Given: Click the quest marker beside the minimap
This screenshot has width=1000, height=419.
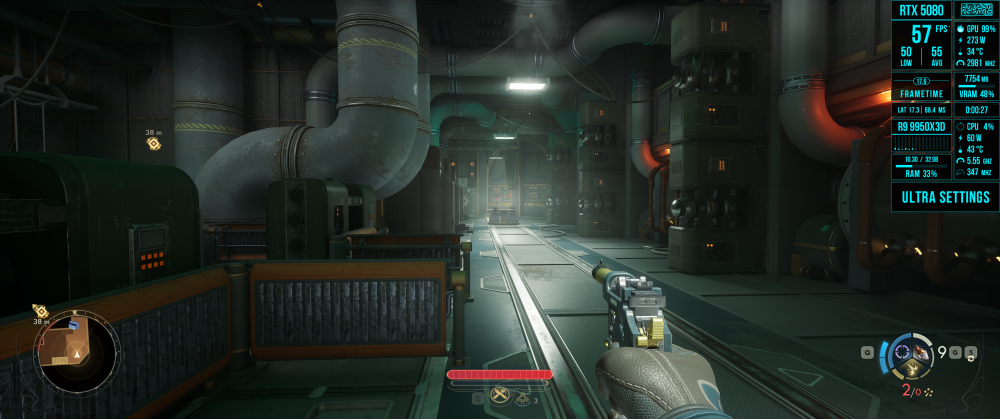Looking at the screenshot, I should point(41,311).
